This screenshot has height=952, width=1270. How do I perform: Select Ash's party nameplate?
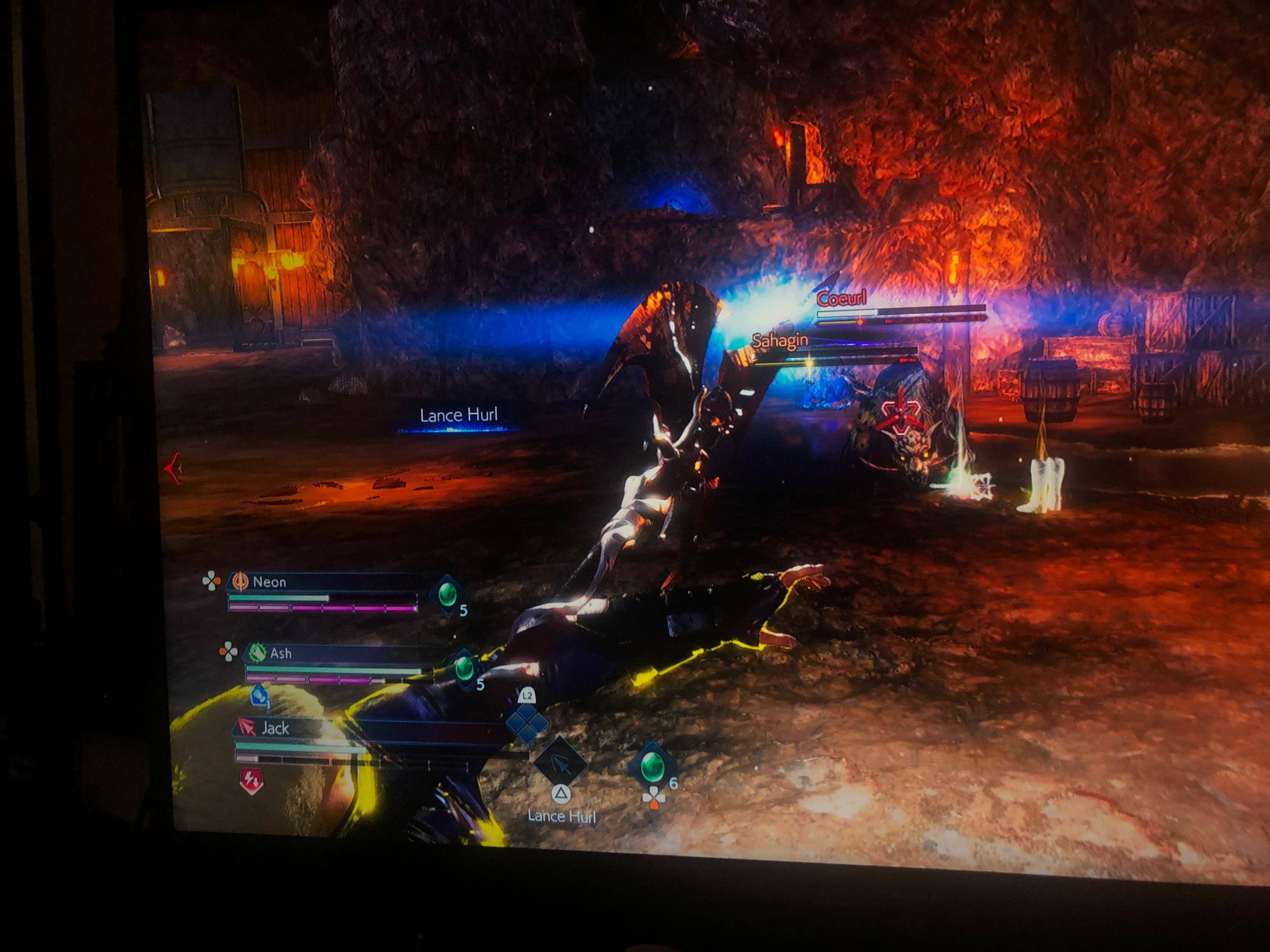tap(281, 653)
